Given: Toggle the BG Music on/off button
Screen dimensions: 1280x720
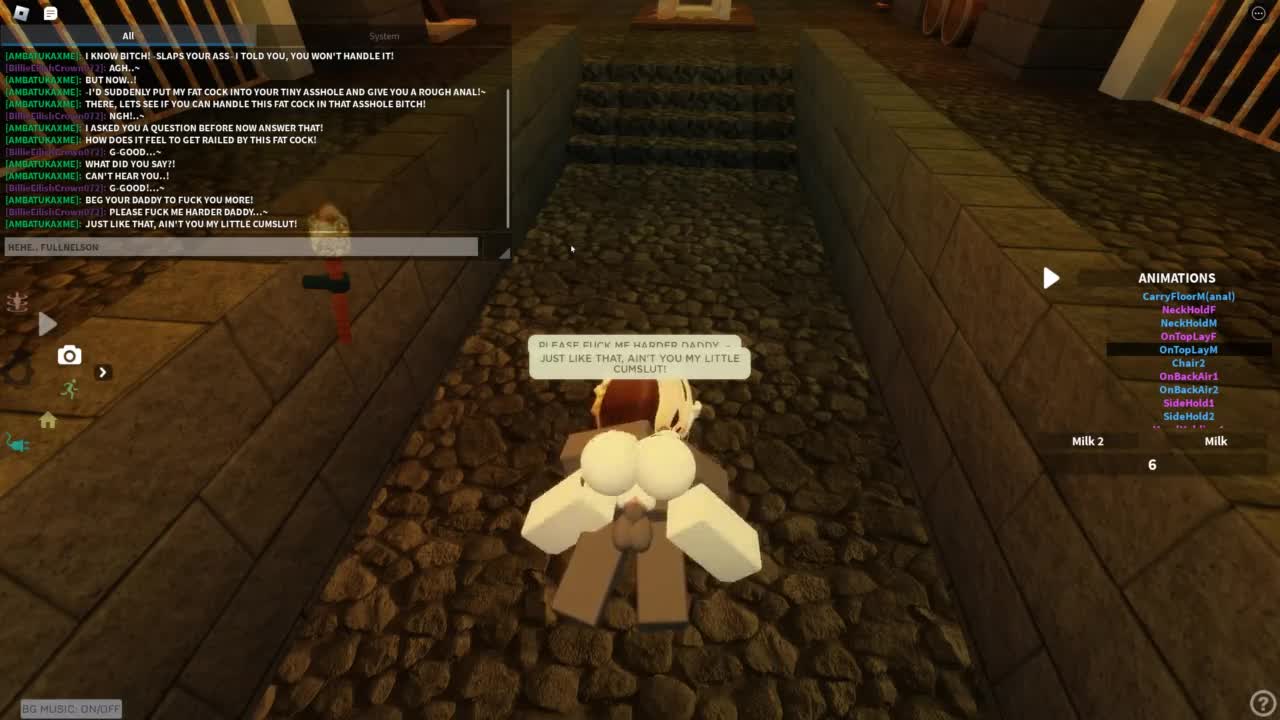Looking at the screenshot, I should pyautogui.click(x=71, y=708).
